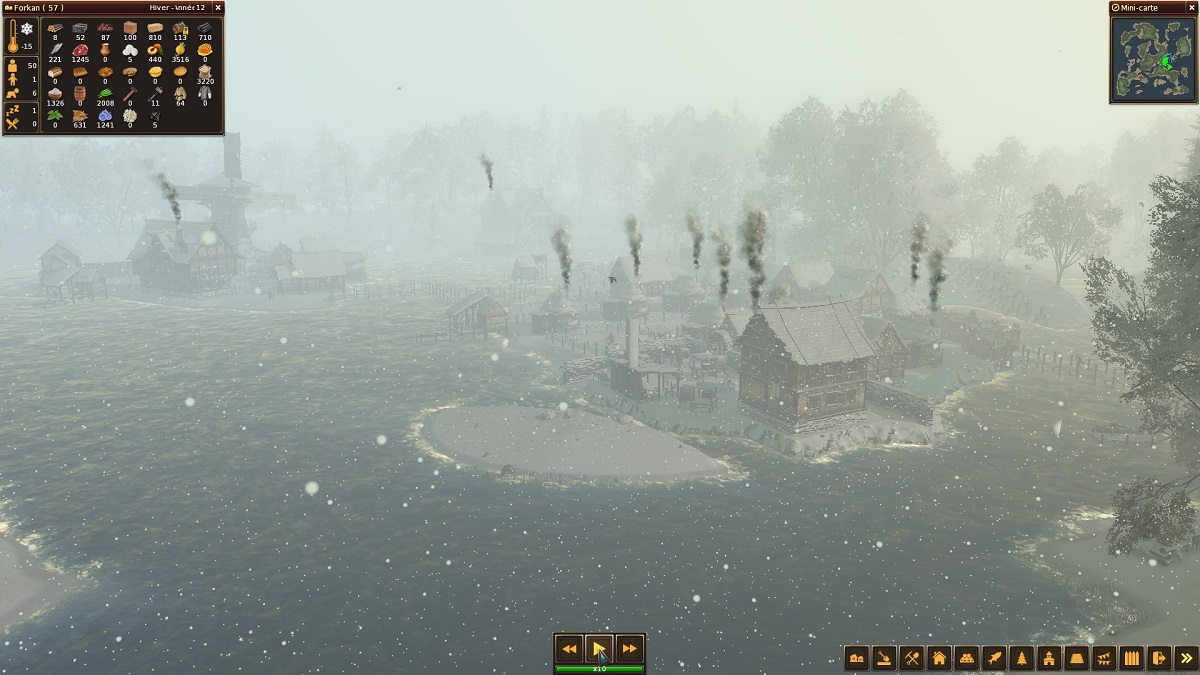This screenshot has width=1200, height=675.
Task: Open the festive bunting decorations category
Action: coord(1104,658)
